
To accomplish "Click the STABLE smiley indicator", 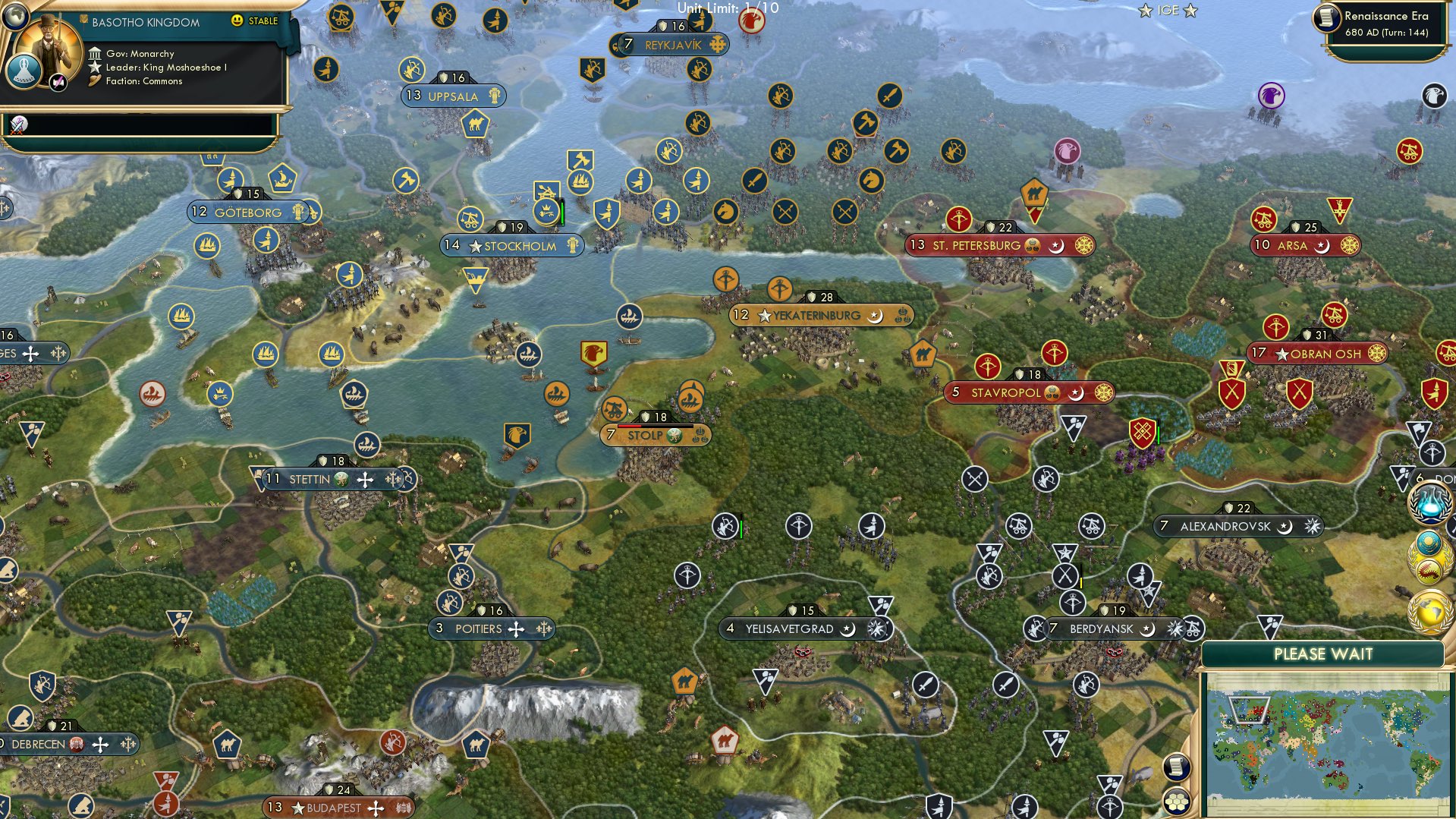I will (237, 20).
